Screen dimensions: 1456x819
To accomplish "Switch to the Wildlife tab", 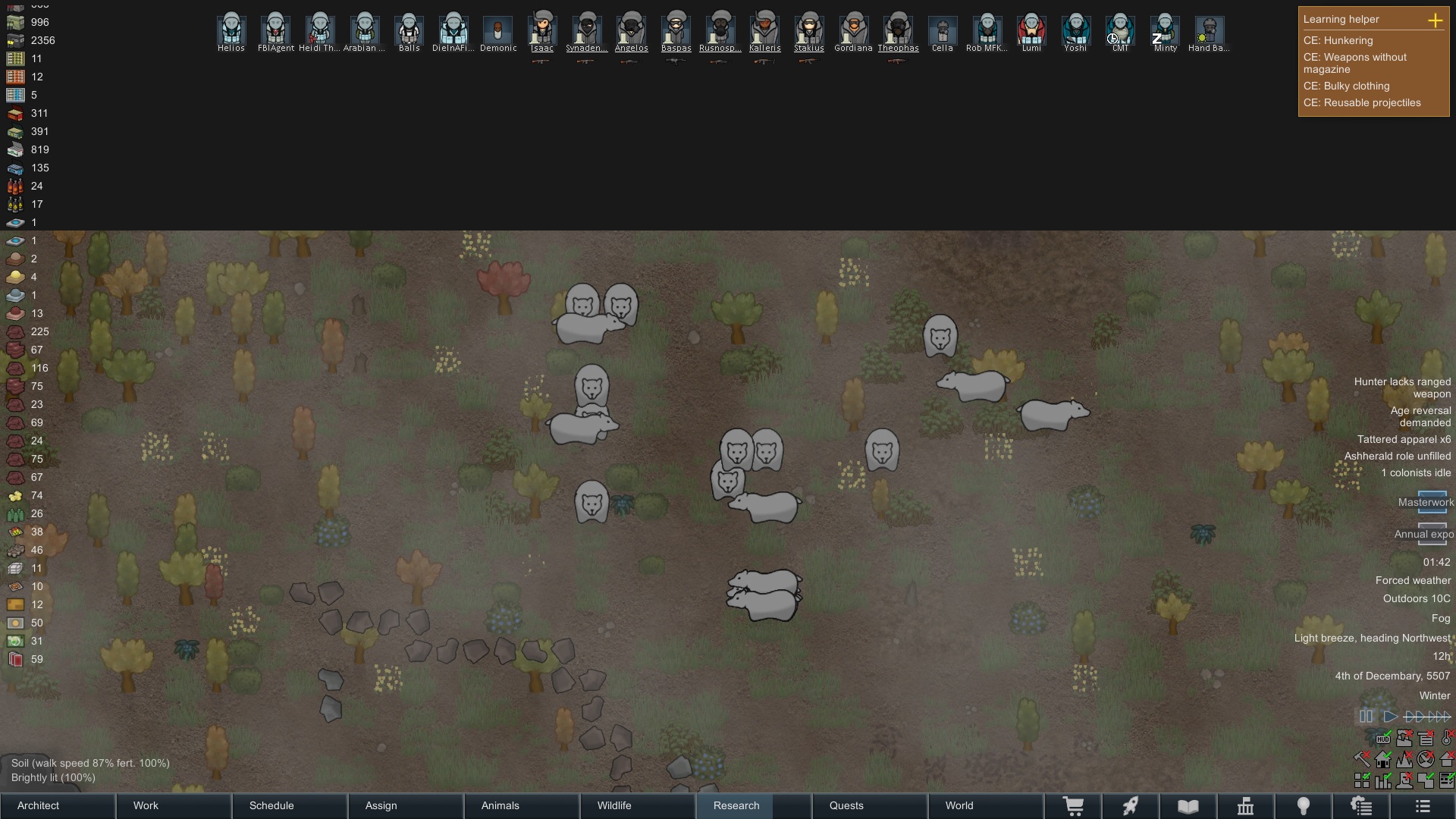I will click(x=613, y=806).
